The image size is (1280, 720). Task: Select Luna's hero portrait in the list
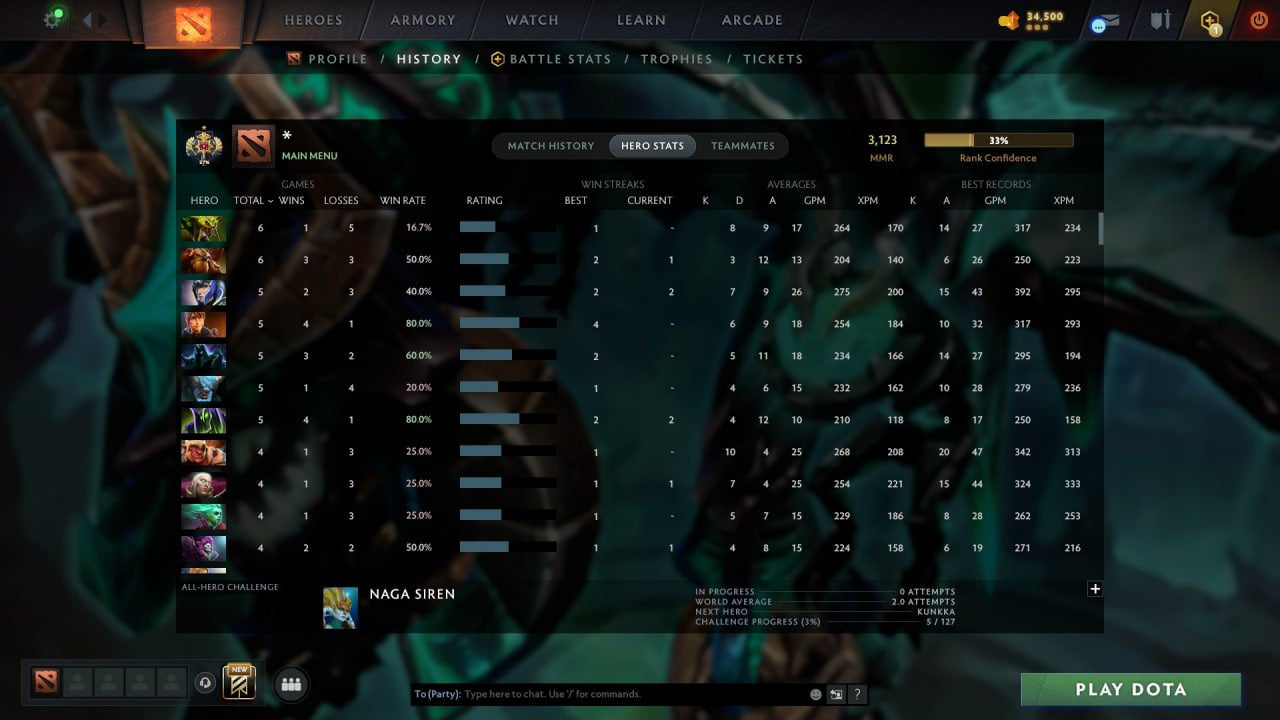(203, 292)
